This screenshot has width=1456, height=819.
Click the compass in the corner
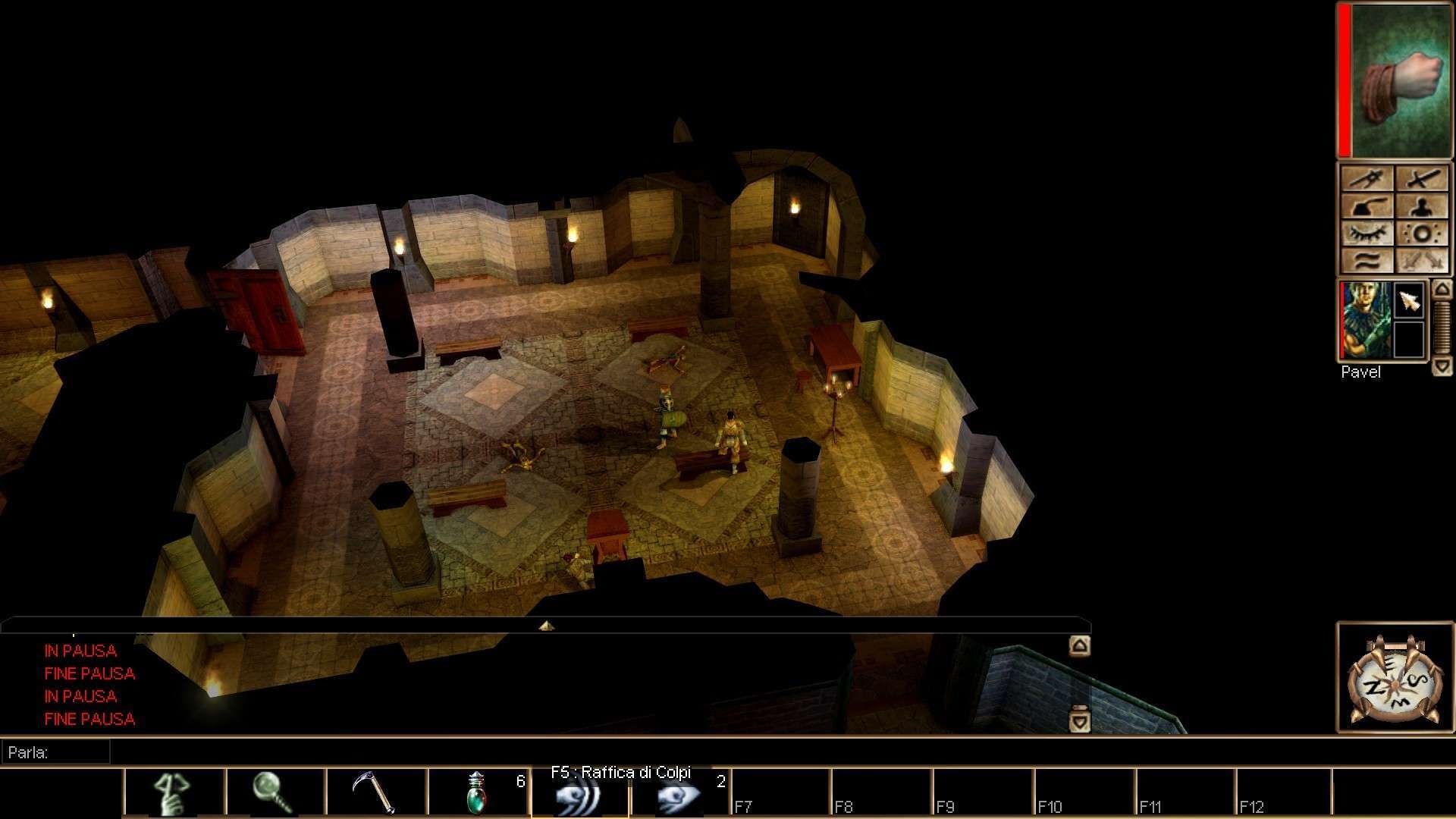1395,679
